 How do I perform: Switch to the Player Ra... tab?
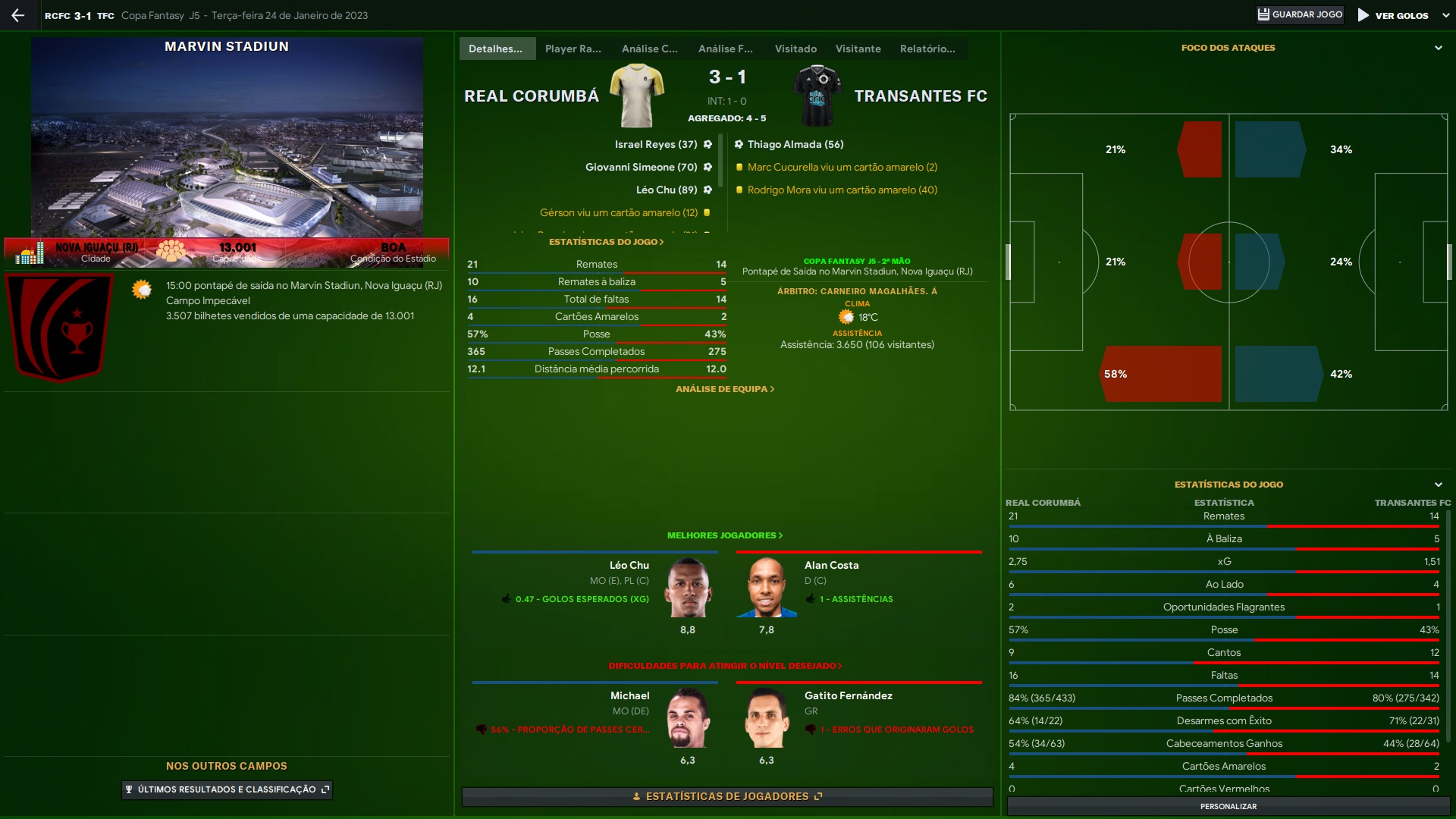click(573, 49)
